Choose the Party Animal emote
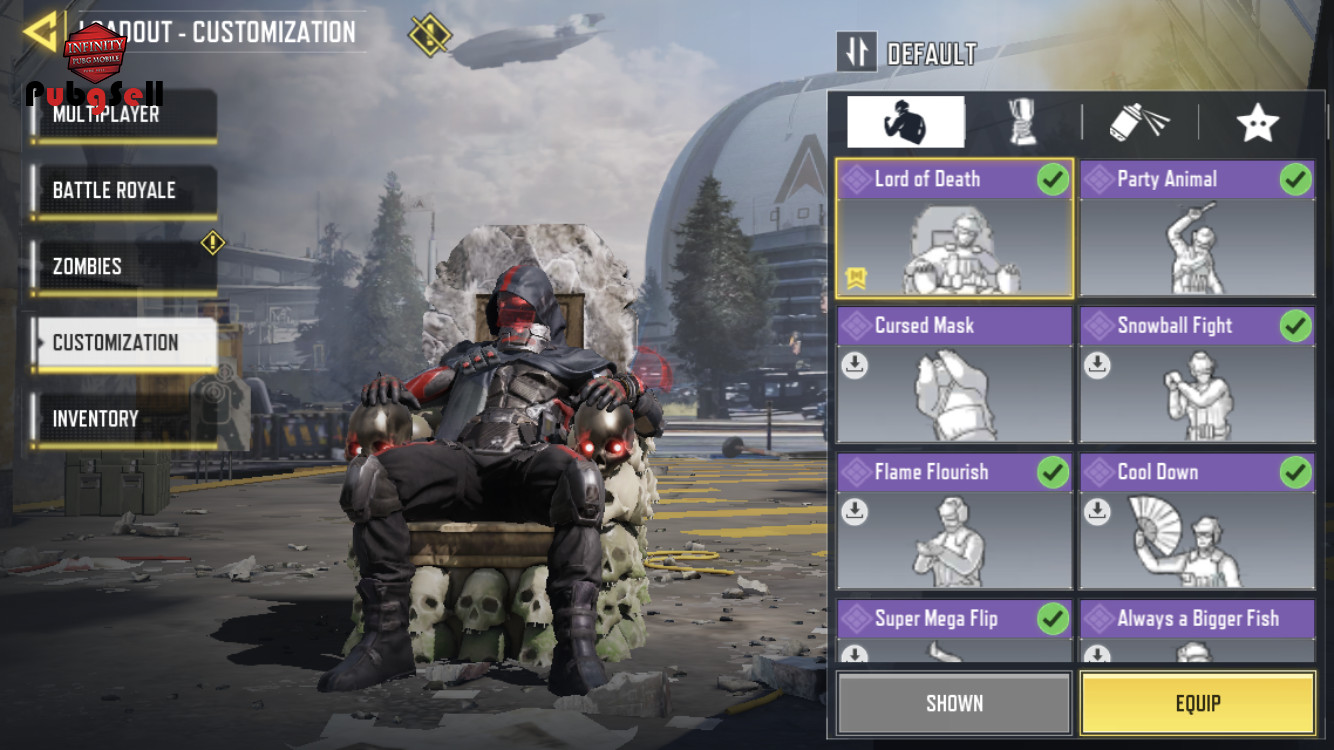Image resolution: width=1334 pixels, height=750 pixels. (x=1197, y=228)
